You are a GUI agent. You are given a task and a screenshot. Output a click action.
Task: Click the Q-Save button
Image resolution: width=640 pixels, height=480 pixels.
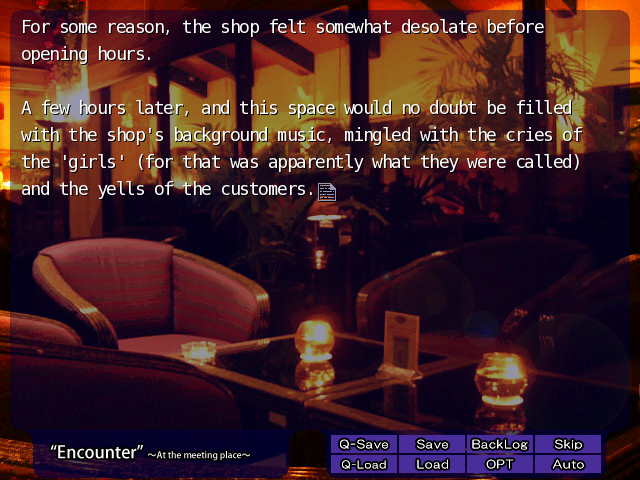pos(364,444)
